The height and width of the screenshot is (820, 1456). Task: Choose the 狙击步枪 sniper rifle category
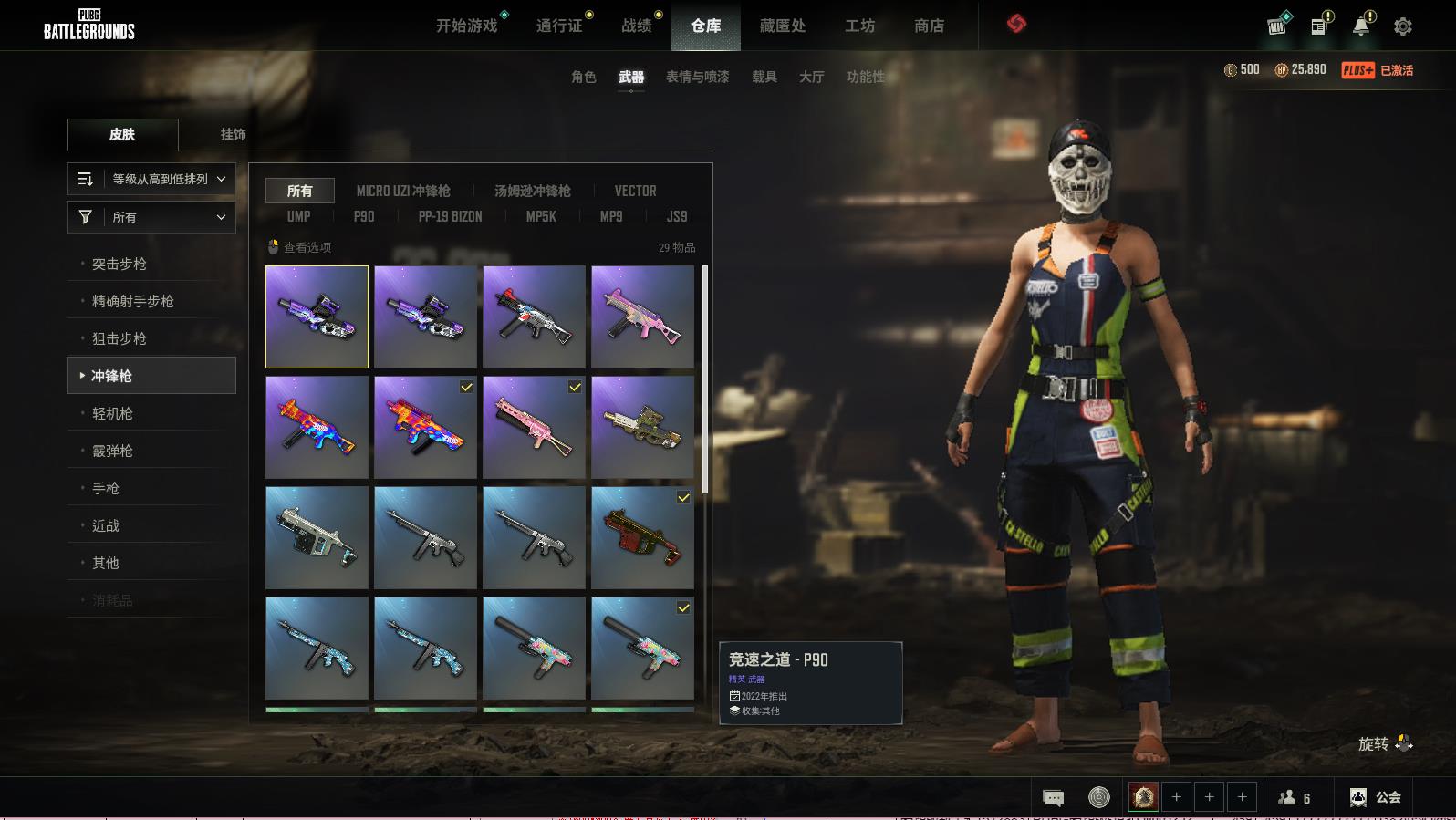pos(120,338)
